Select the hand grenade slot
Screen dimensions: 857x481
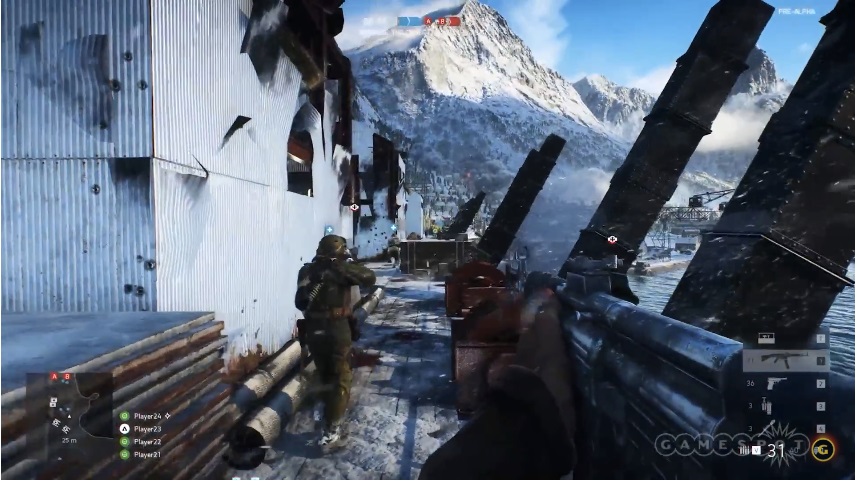tap(768, 426)
